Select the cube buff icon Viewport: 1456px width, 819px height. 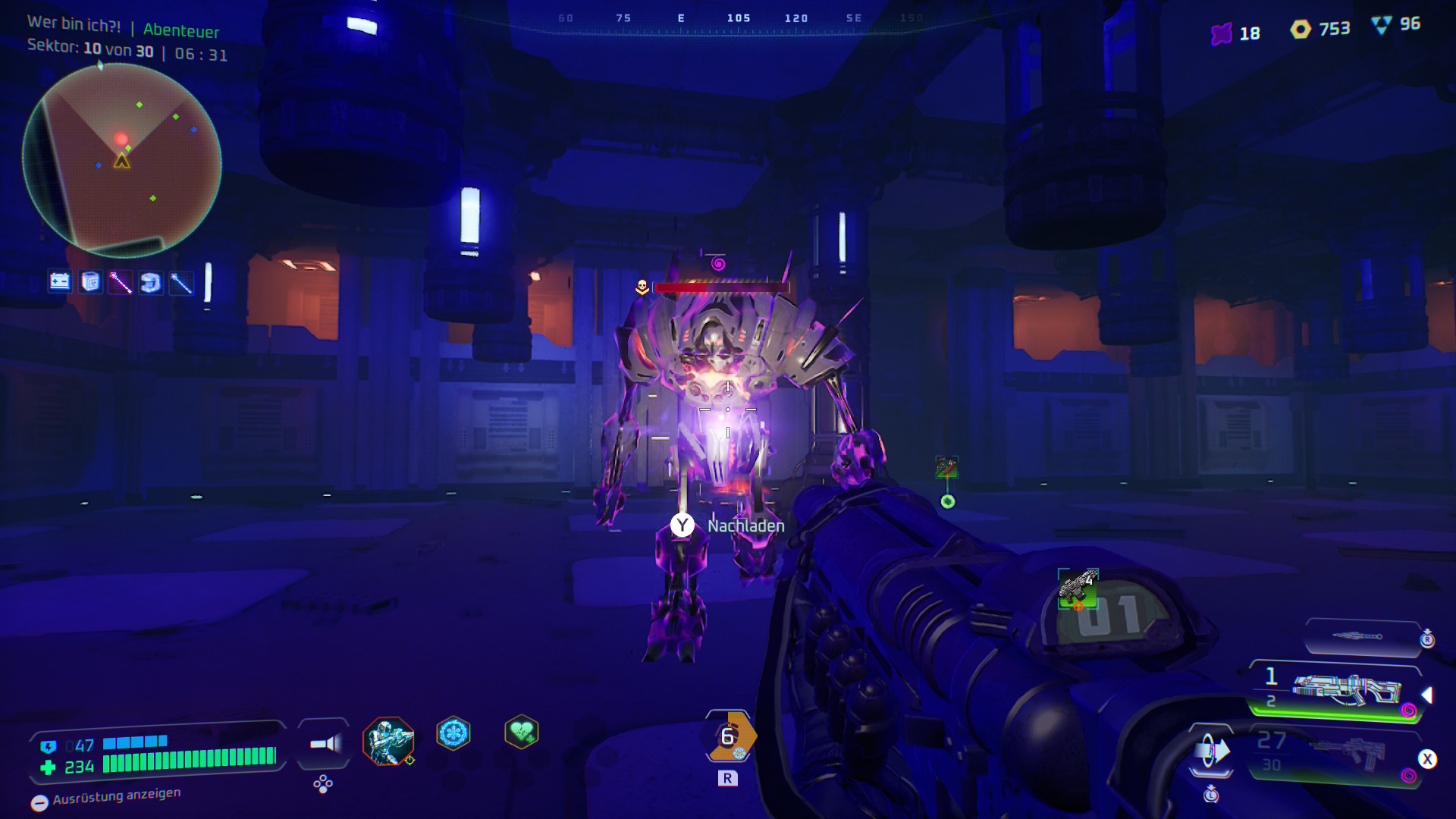(x=90, y=282)
